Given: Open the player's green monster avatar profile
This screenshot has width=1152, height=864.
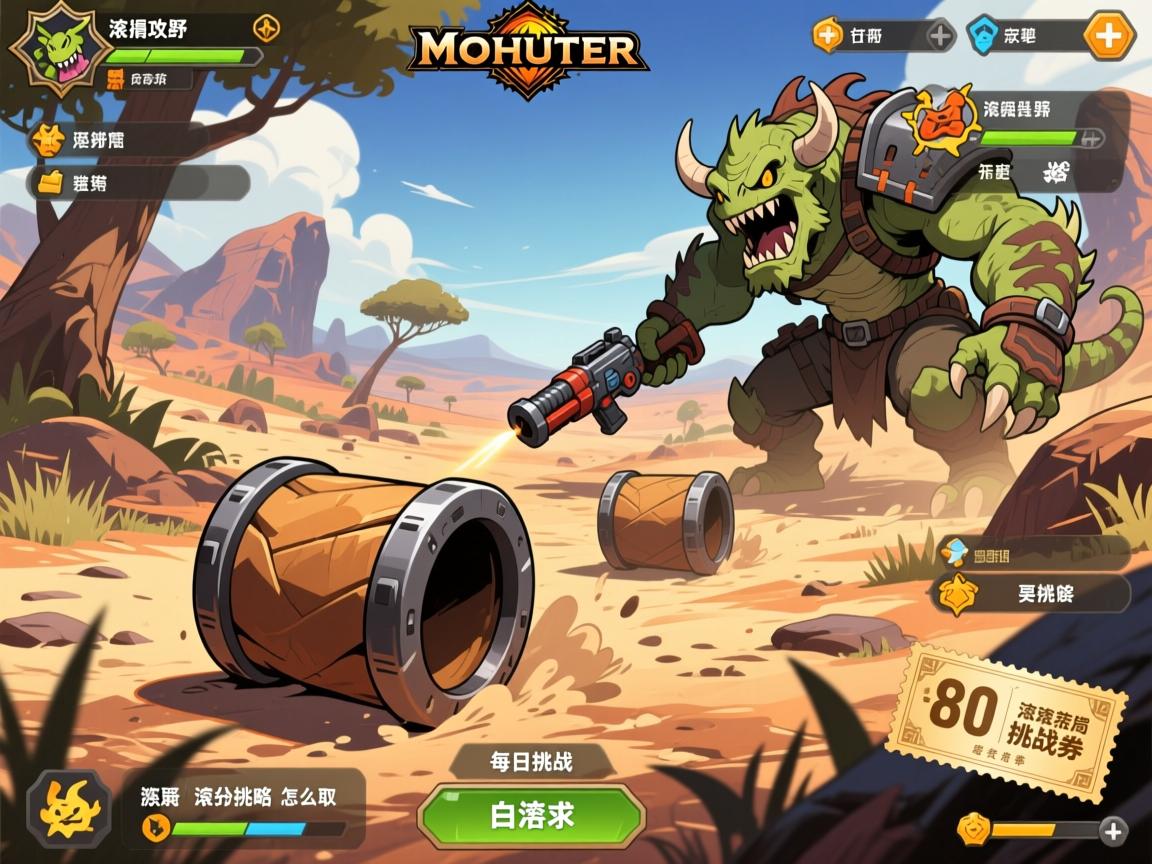Looking at the screenshot, I should [x=60, y=47].
